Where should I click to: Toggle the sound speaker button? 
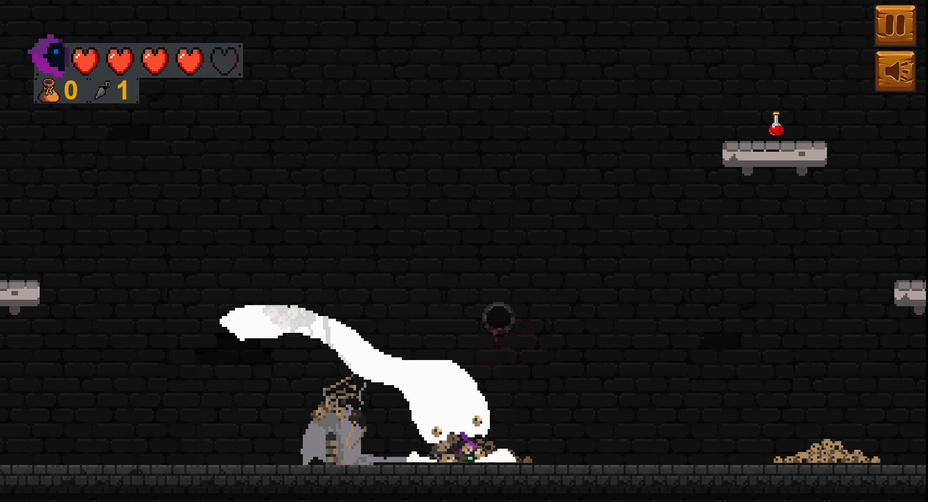pyautogui.click(x=895, y=71)
